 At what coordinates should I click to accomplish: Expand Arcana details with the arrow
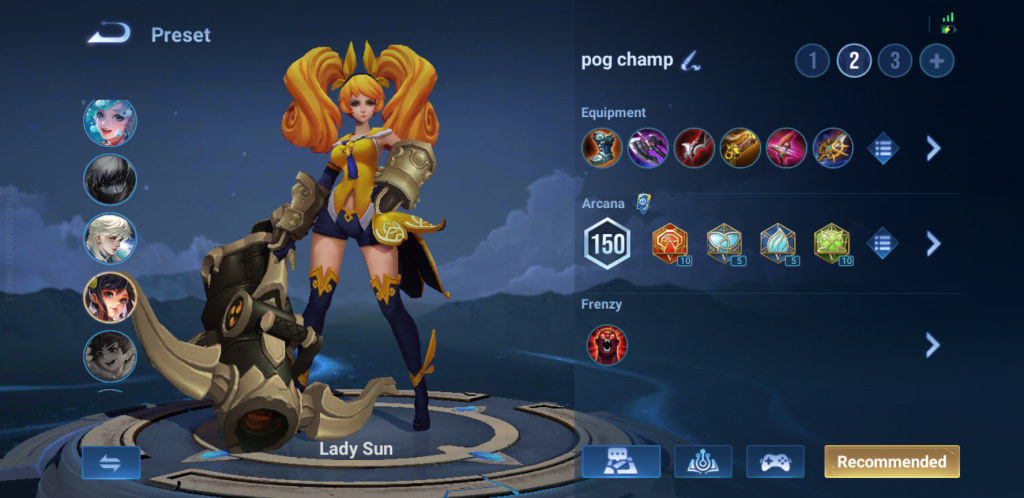[x=933, y=243]
